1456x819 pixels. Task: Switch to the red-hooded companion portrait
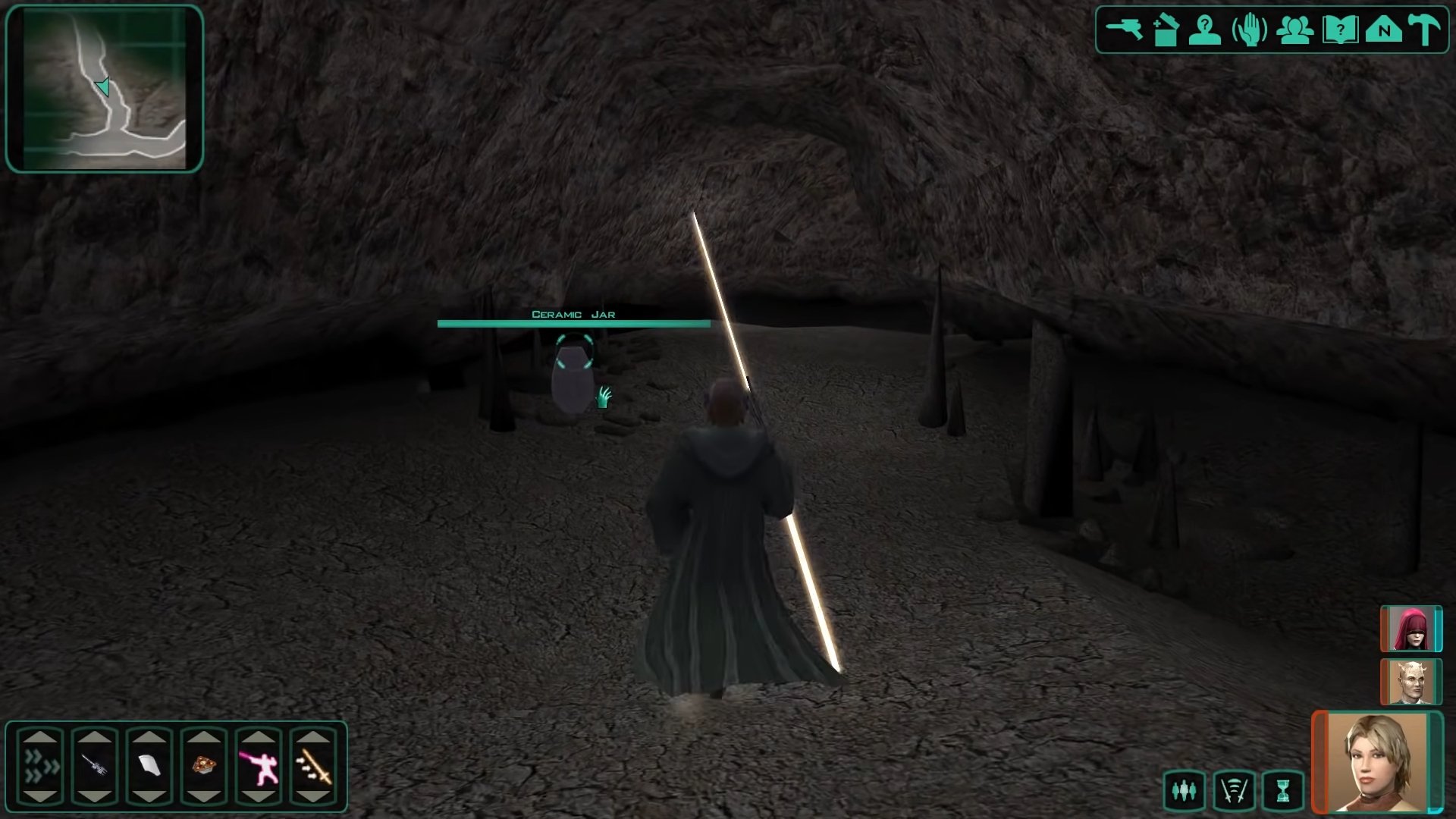[x=1410, y=629]
